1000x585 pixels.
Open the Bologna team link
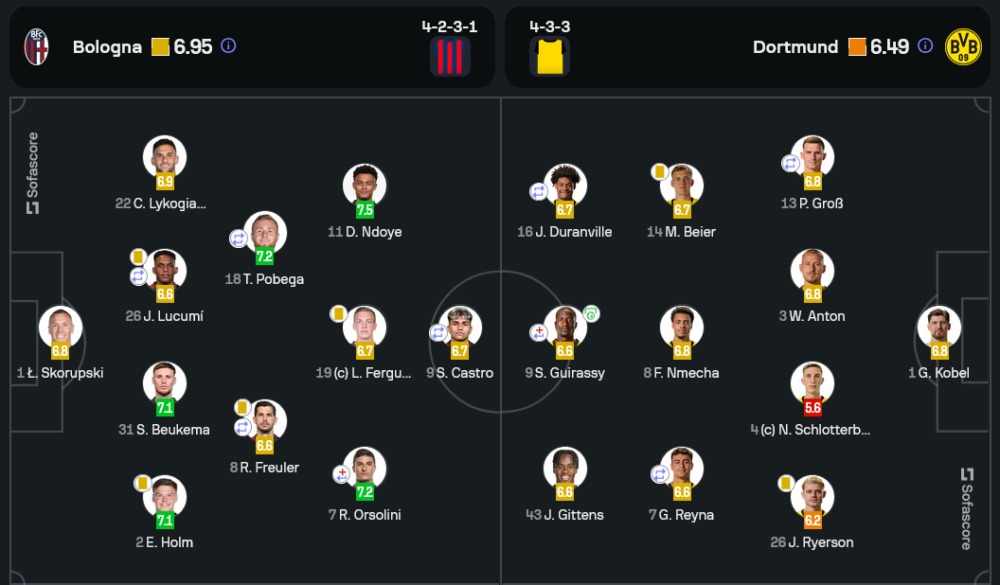click(107, 47)
